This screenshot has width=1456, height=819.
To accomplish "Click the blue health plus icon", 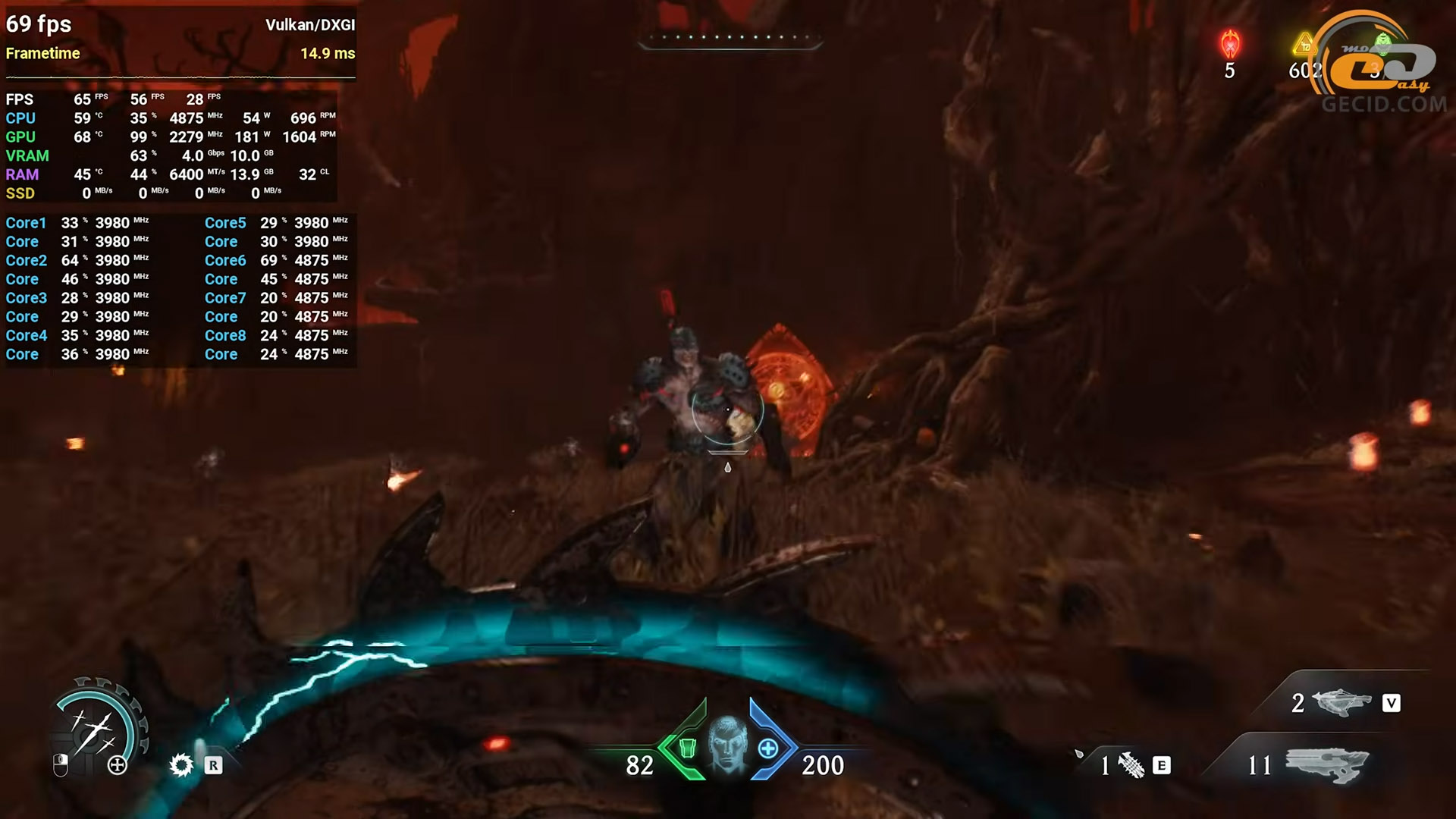I will 768,748.
